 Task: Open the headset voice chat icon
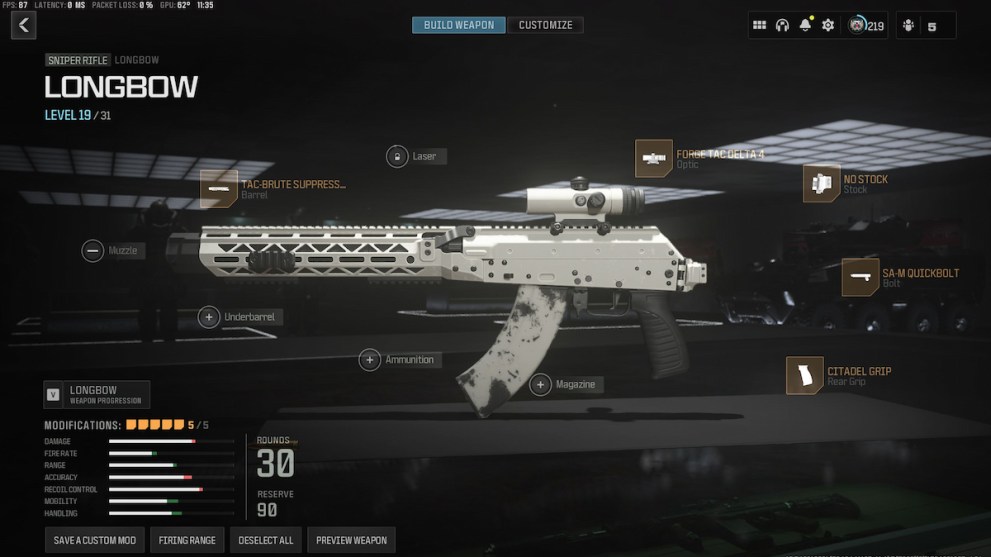tap(782, 25)
